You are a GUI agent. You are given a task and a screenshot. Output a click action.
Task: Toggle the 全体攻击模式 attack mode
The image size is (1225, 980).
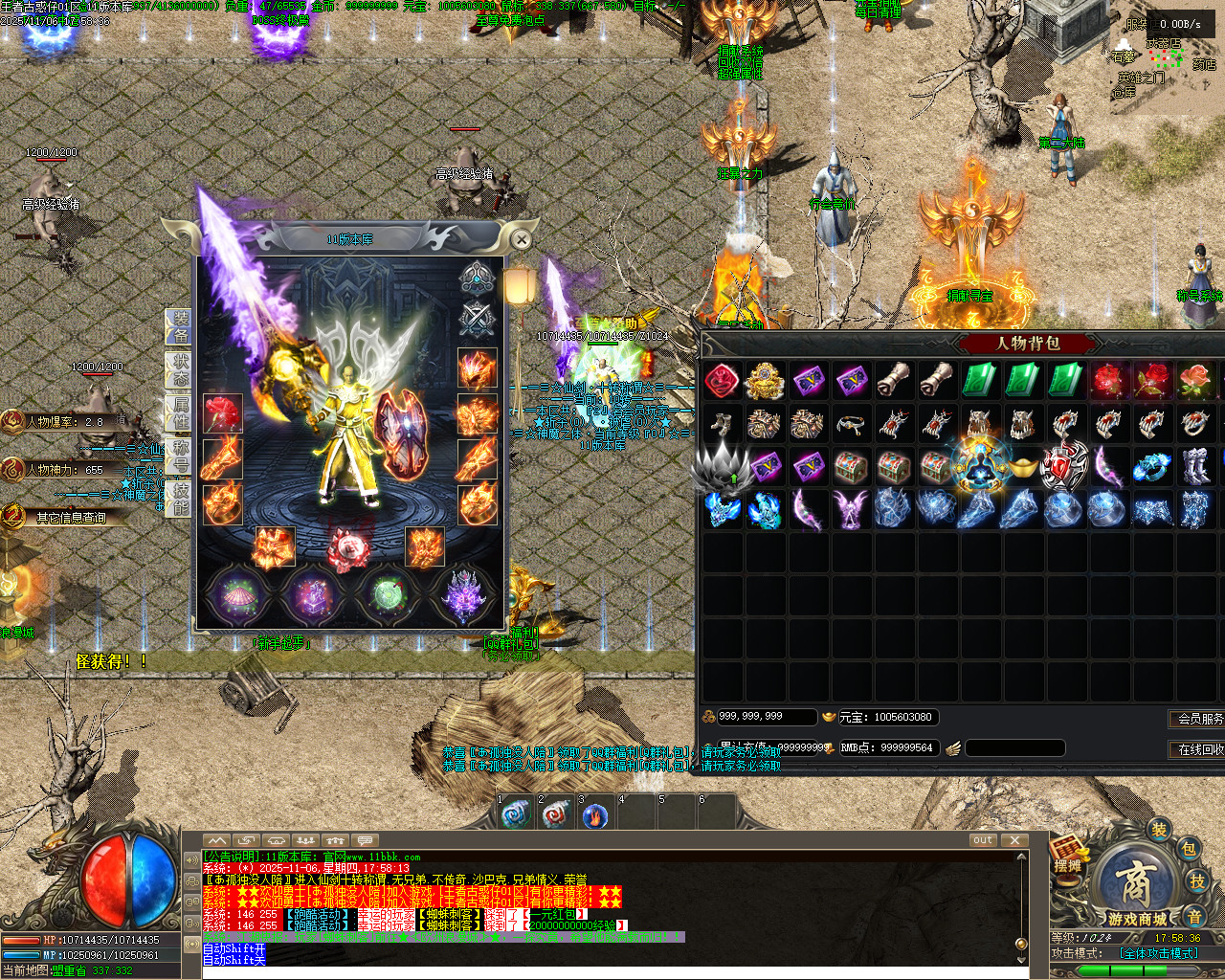click(x=1159, y=953)
